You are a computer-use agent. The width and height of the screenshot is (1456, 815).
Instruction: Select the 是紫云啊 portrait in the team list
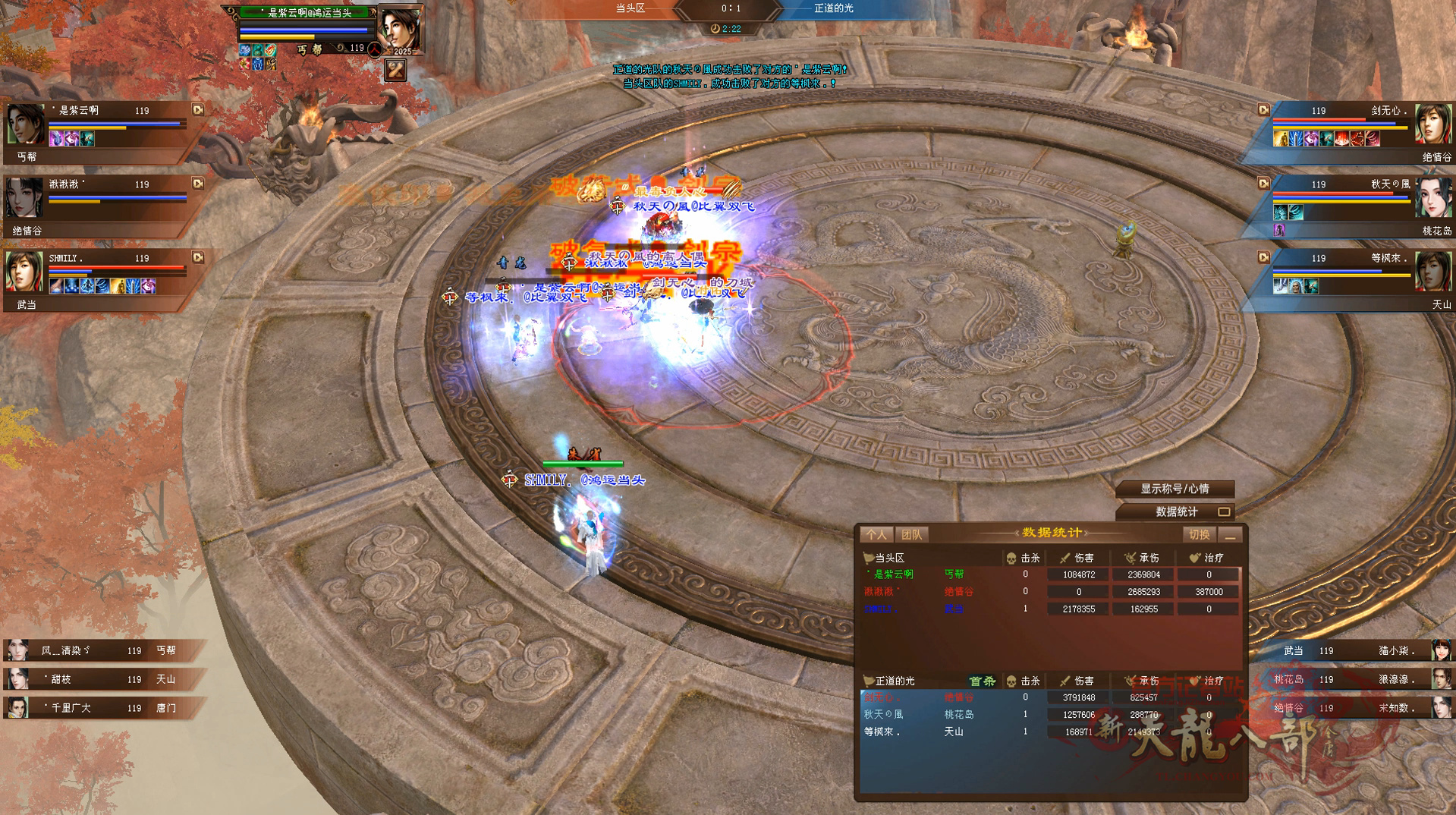(x=26, y=124)
